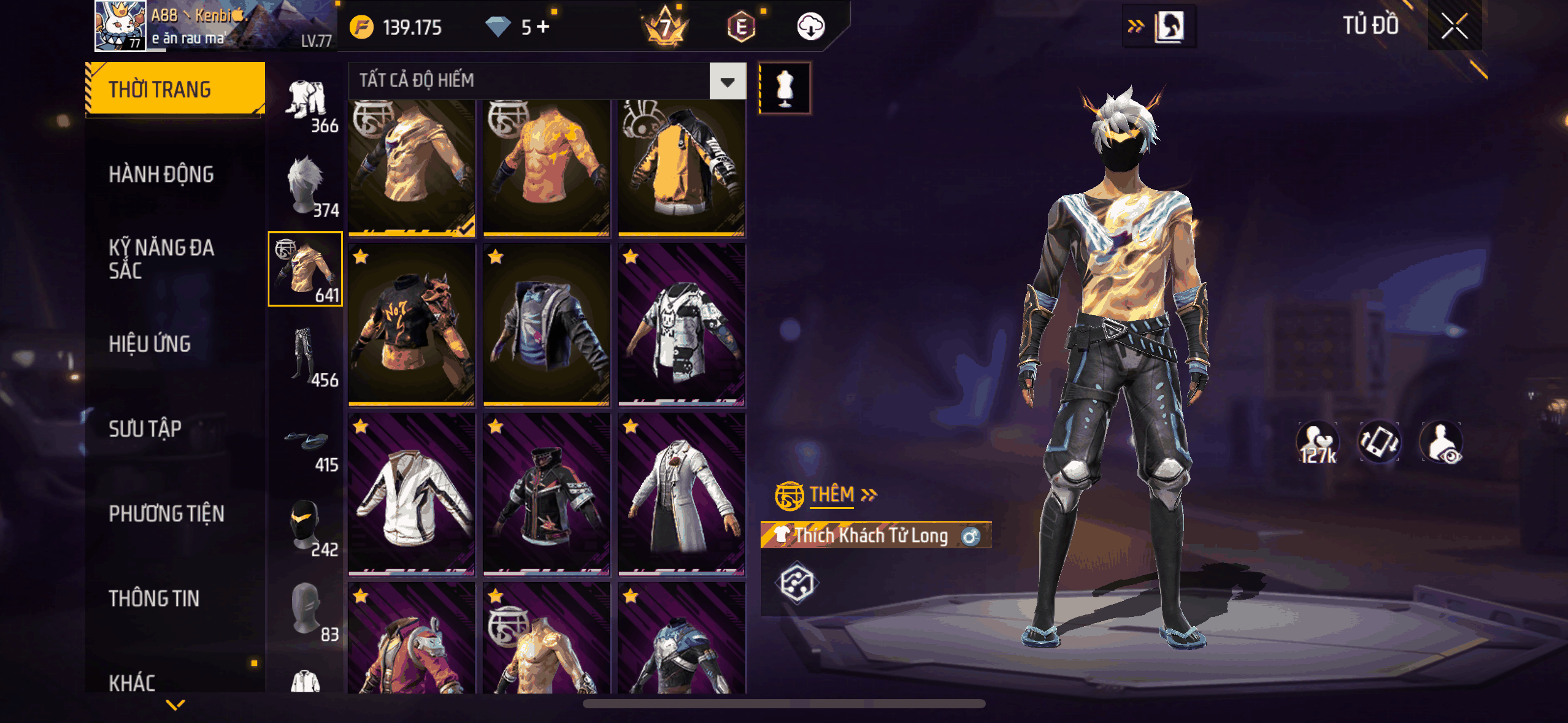
Task: Equip the white lab coat top
Action: click(x=682, y=494)
